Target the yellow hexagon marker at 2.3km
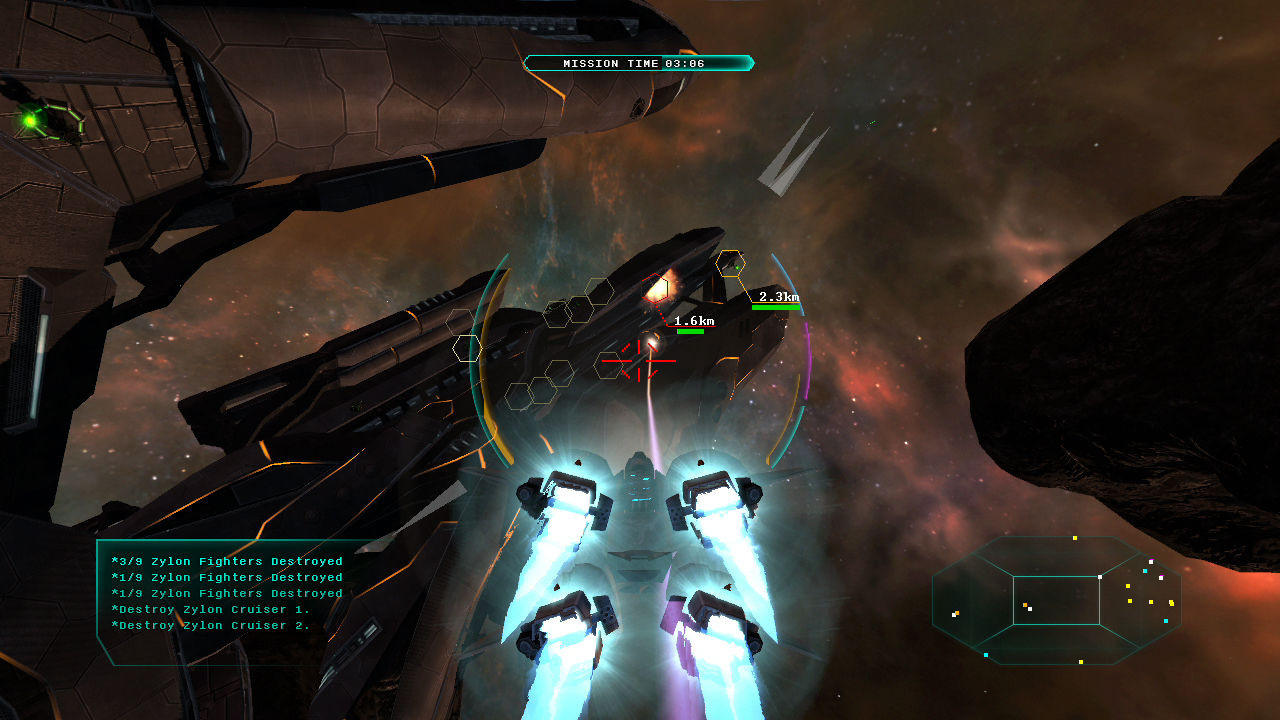Image resolution: width=1280 pixels, height=720 pixels. coord(731,263)
